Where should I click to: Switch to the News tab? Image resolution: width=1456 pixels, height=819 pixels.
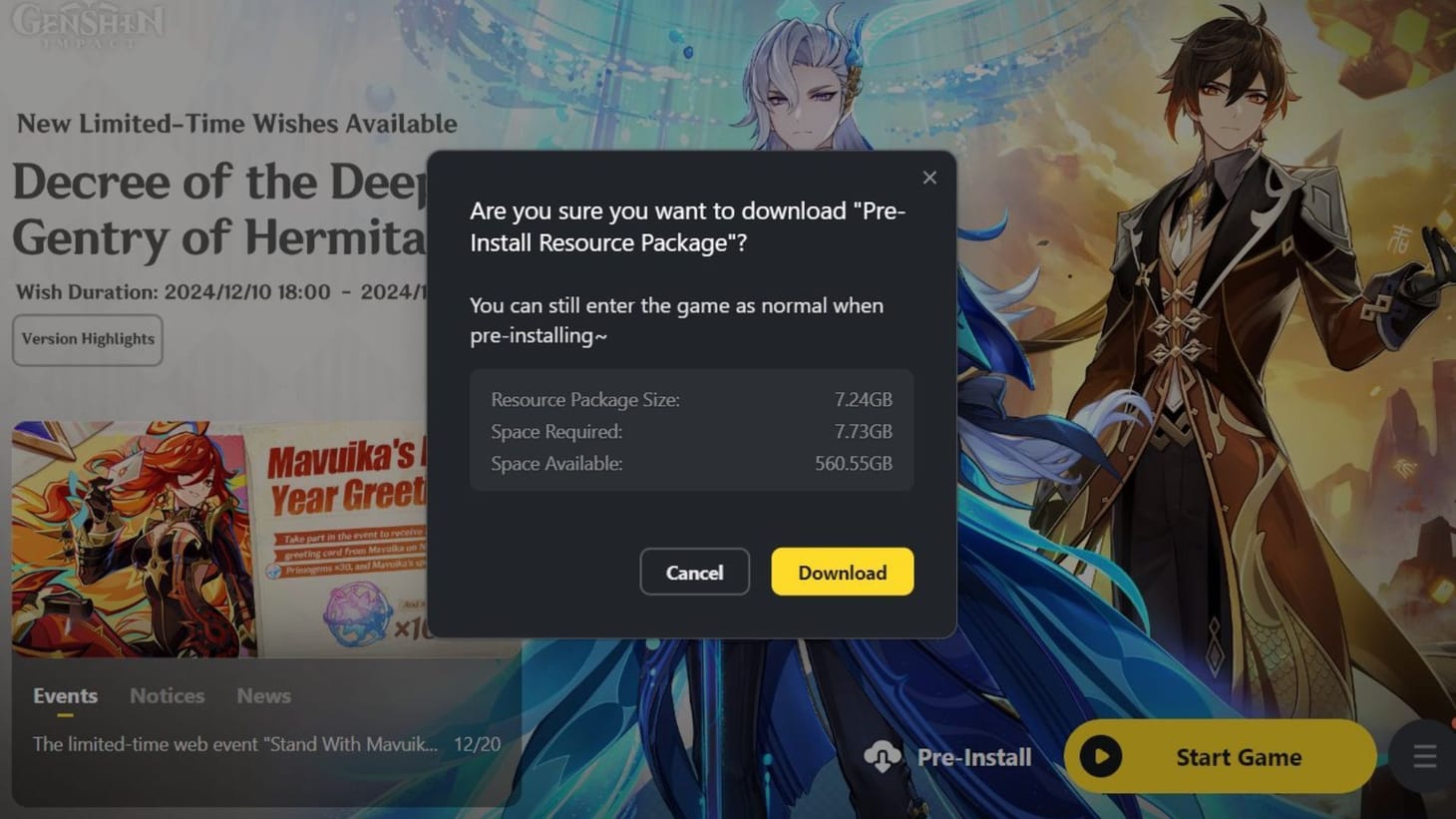click(x=262, y=695)
